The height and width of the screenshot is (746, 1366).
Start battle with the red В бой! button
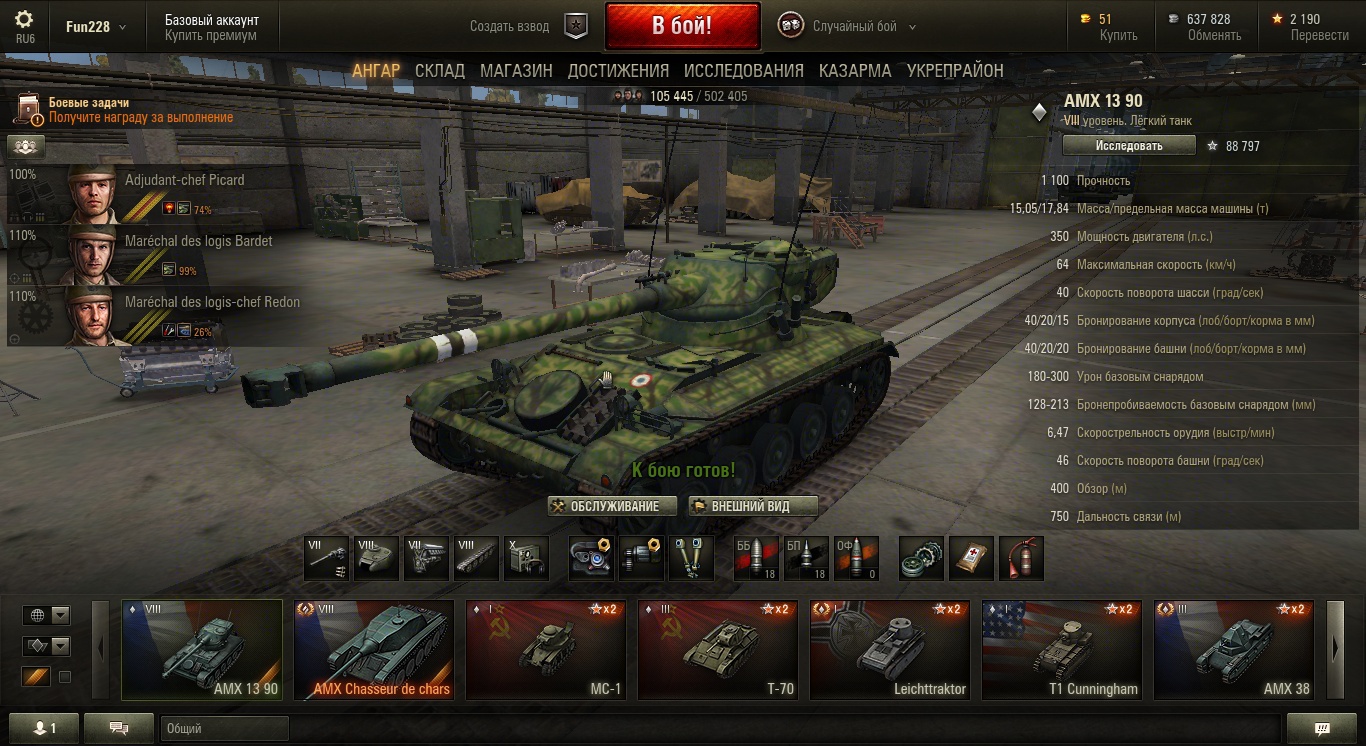pyautogui.click(x=682, y=27)
